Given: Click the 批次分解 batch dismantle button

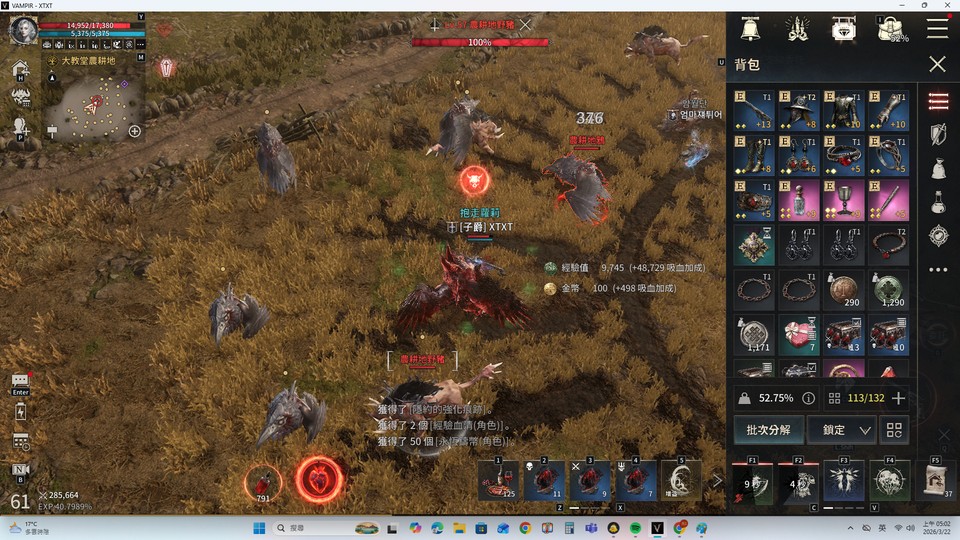Looking at the screenshot, I should click(x=768, y=430).
